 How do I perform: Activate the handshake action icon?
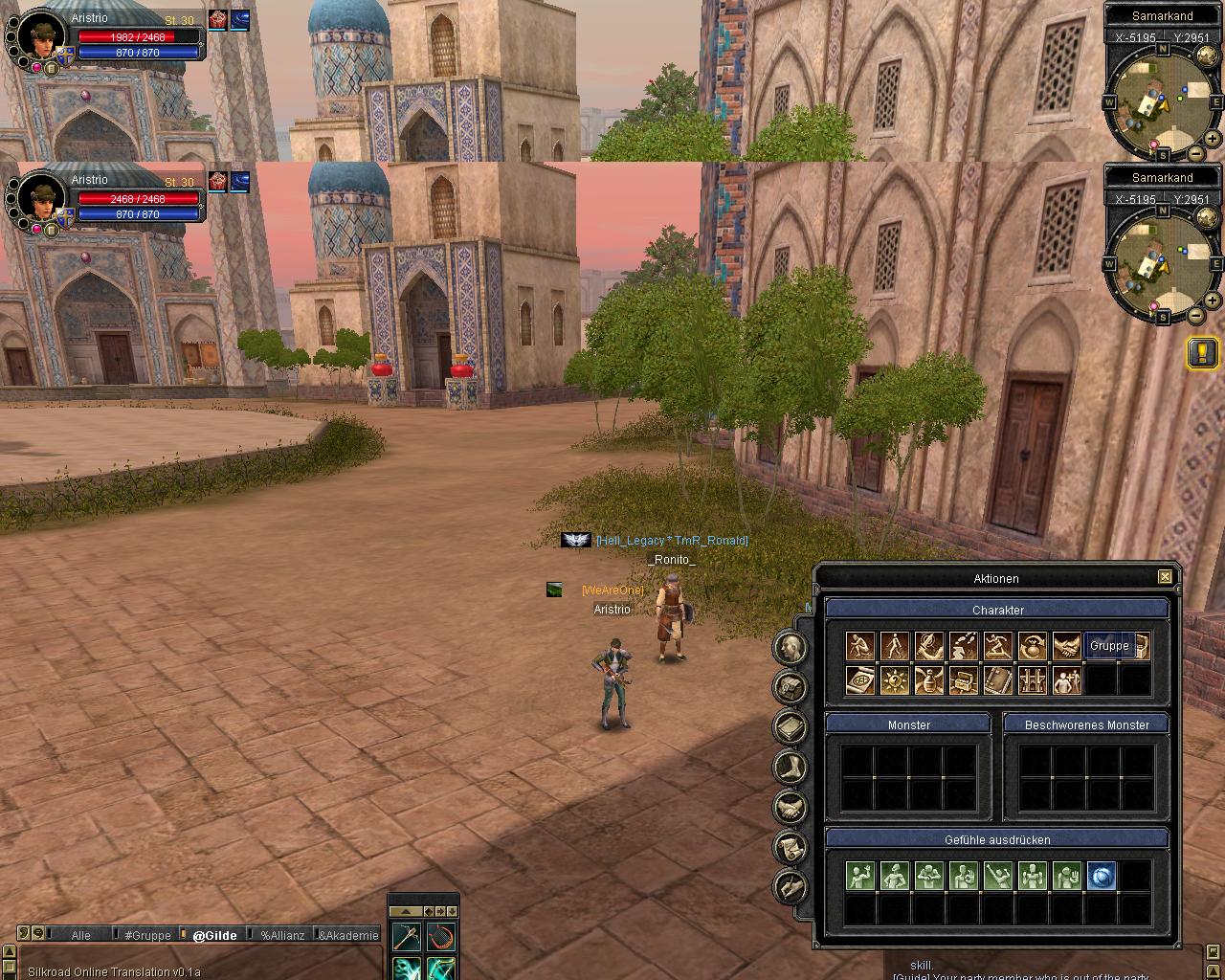click(x=1066, y=647)
